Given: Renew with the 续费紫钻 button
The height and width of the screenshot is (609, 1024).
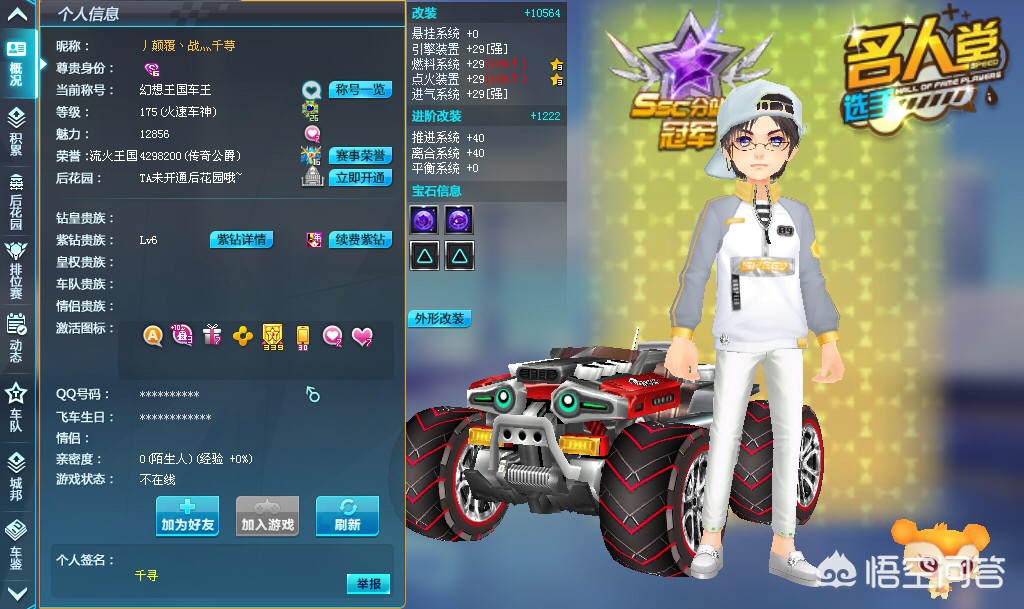Looking at the screenshot, I should click(x=360, y=240).
